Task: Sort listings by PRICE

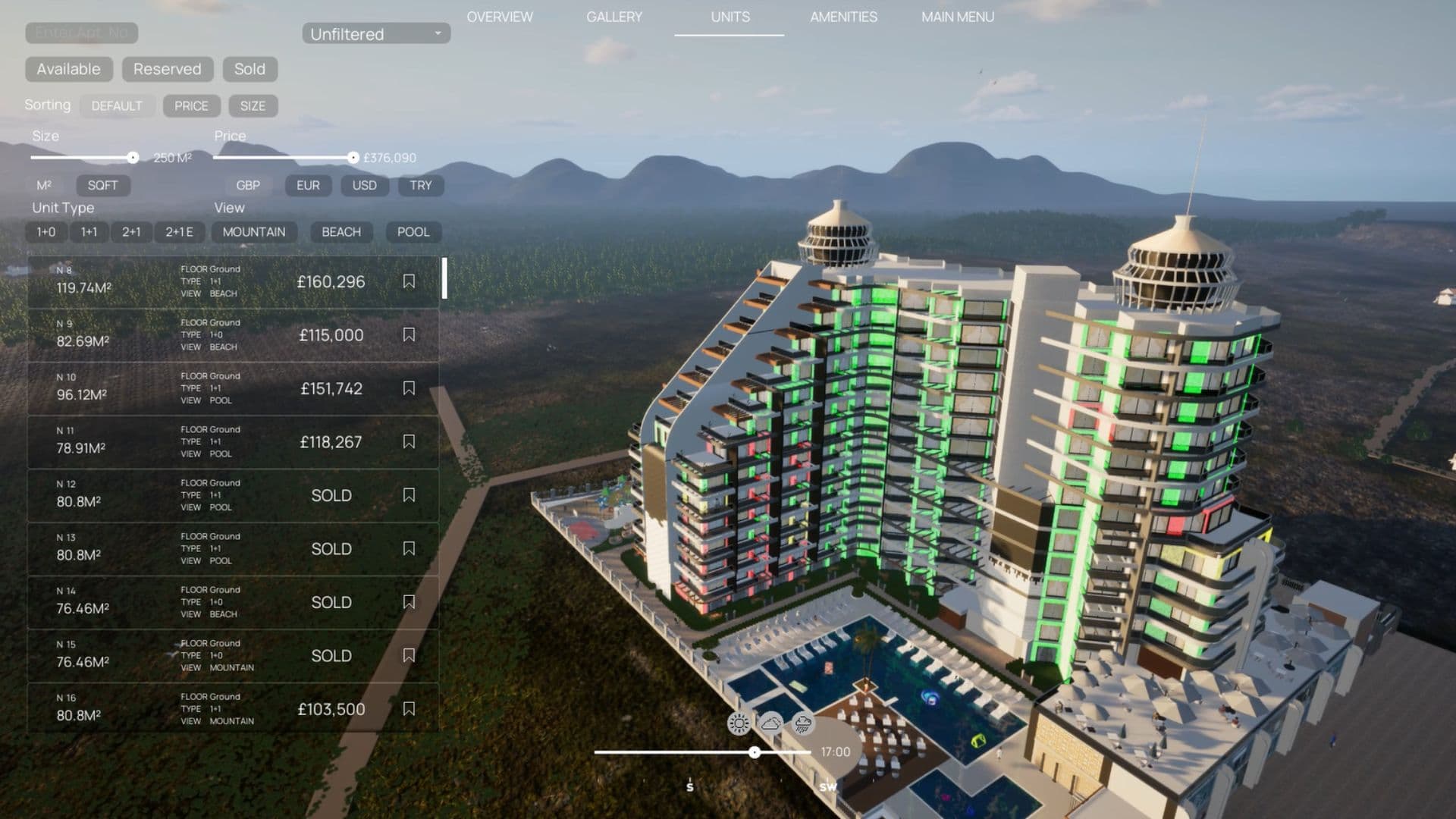Action: pos(191,105)
